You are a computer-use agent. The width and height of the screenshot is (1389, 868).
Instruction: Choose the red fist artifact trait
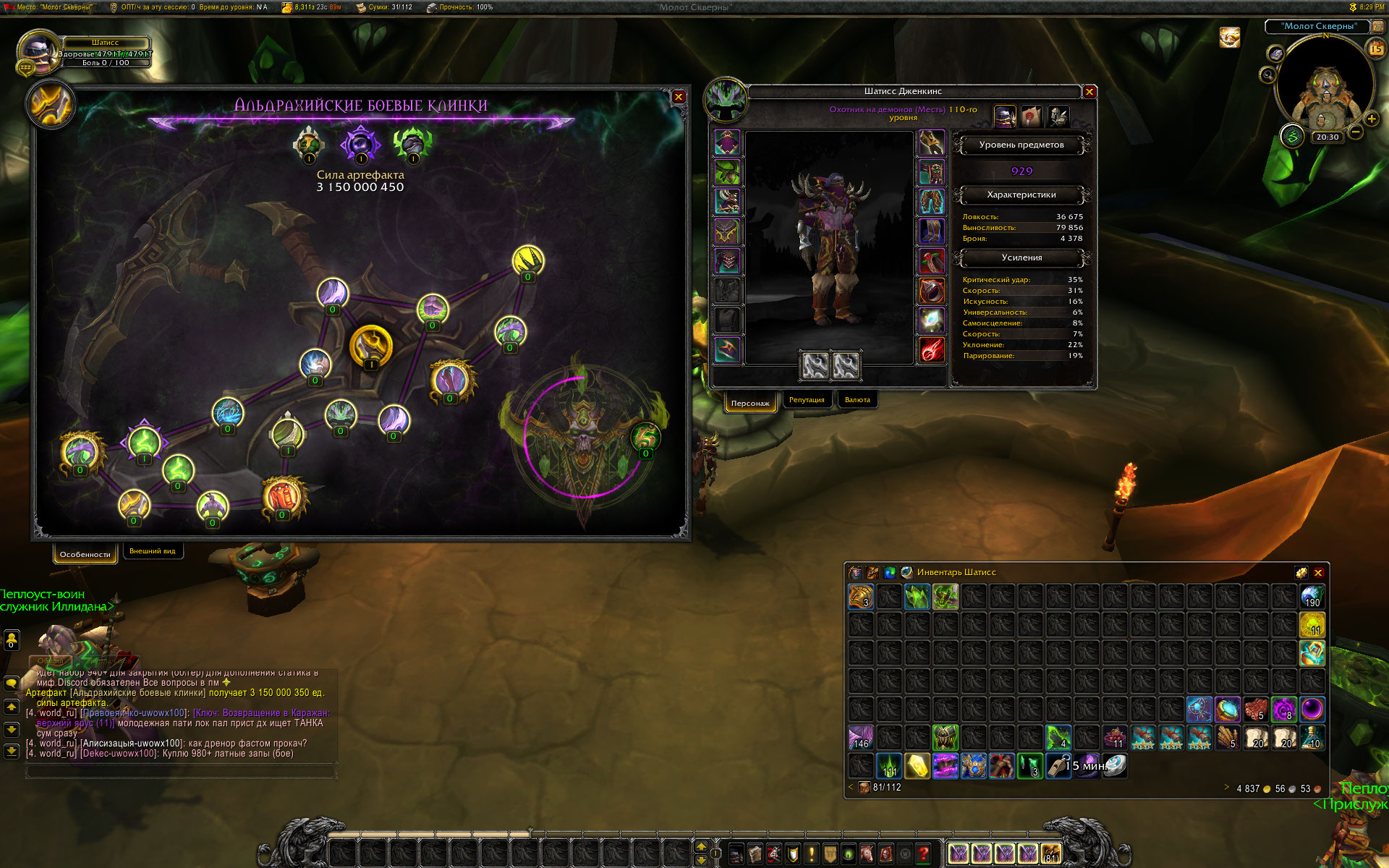click(283, 497)
